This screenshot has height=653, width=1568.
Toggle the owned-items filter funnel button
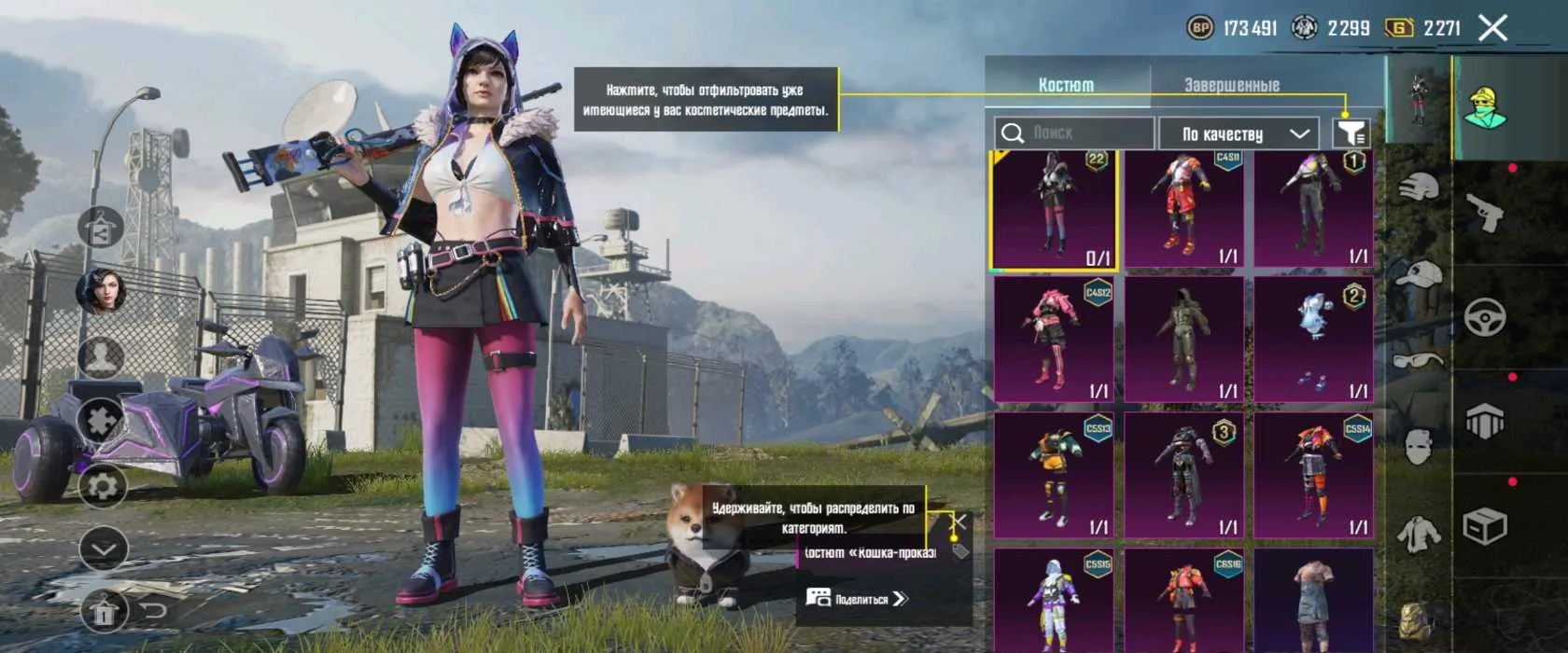(1351, 133)
